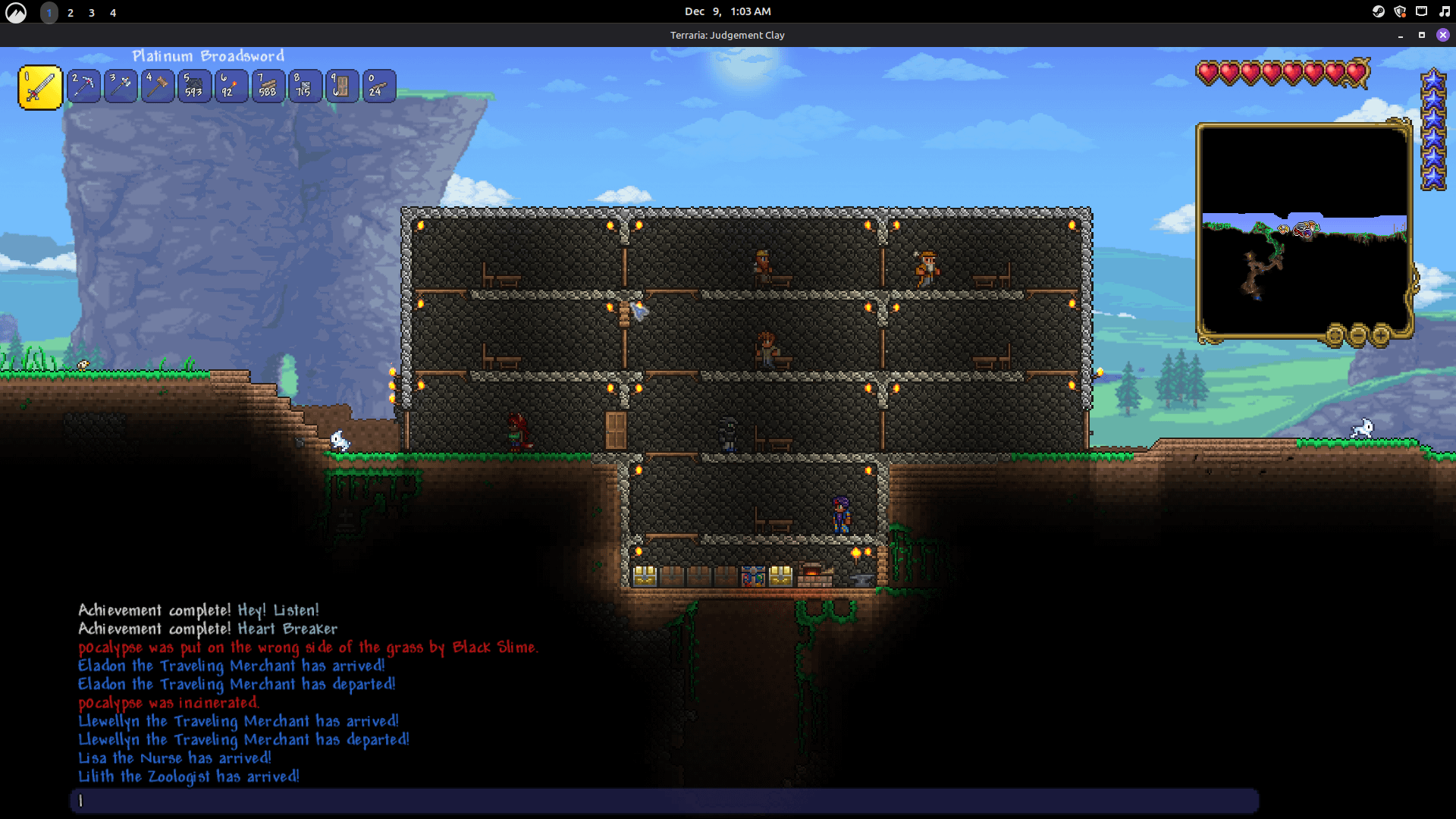1456x819 pixels.
Task: Zoom in the minimap with plus button
Action: (1381, 334)
